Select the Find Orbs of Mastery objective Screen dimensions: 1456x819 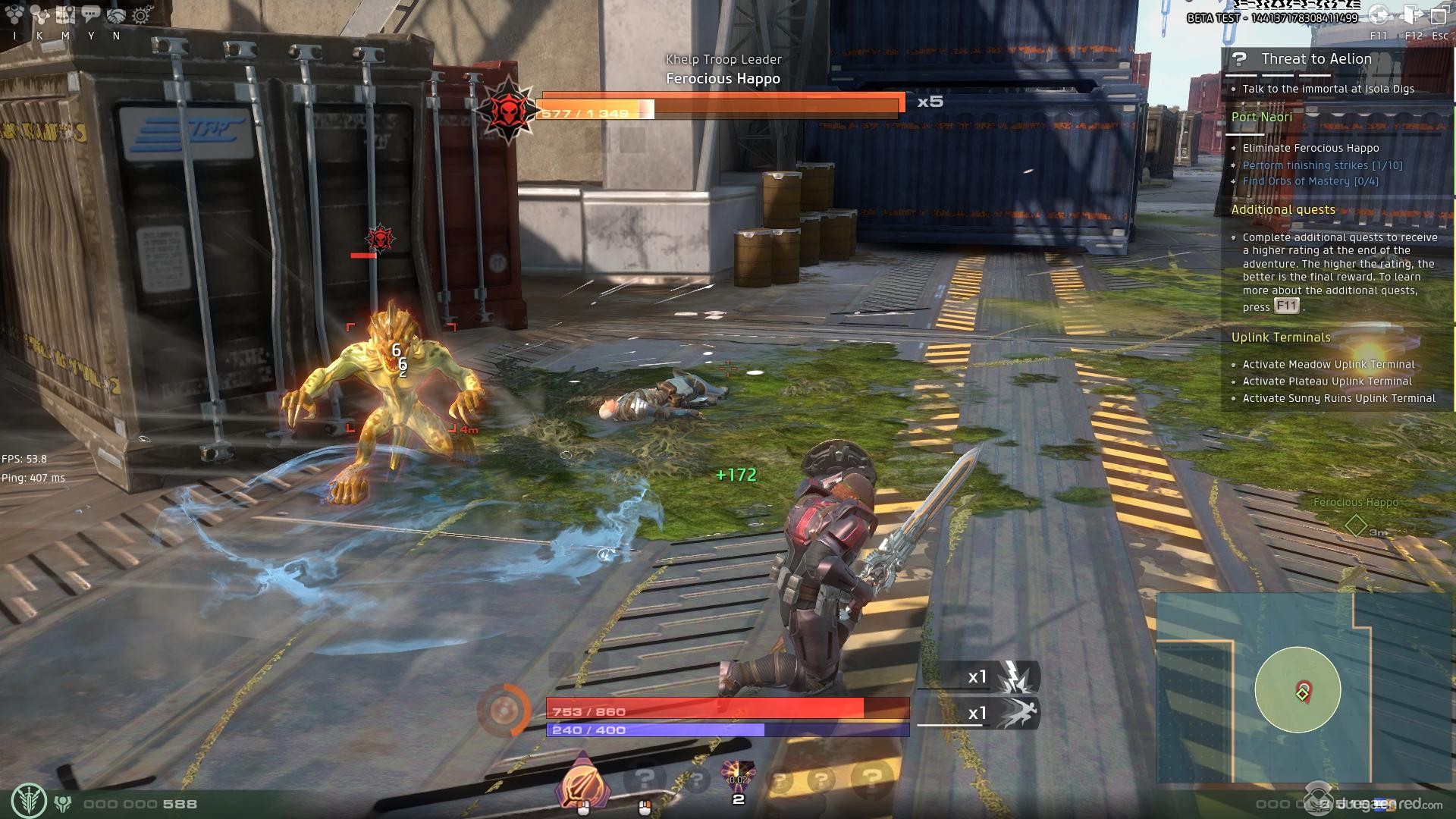(x=1310, y=181)
